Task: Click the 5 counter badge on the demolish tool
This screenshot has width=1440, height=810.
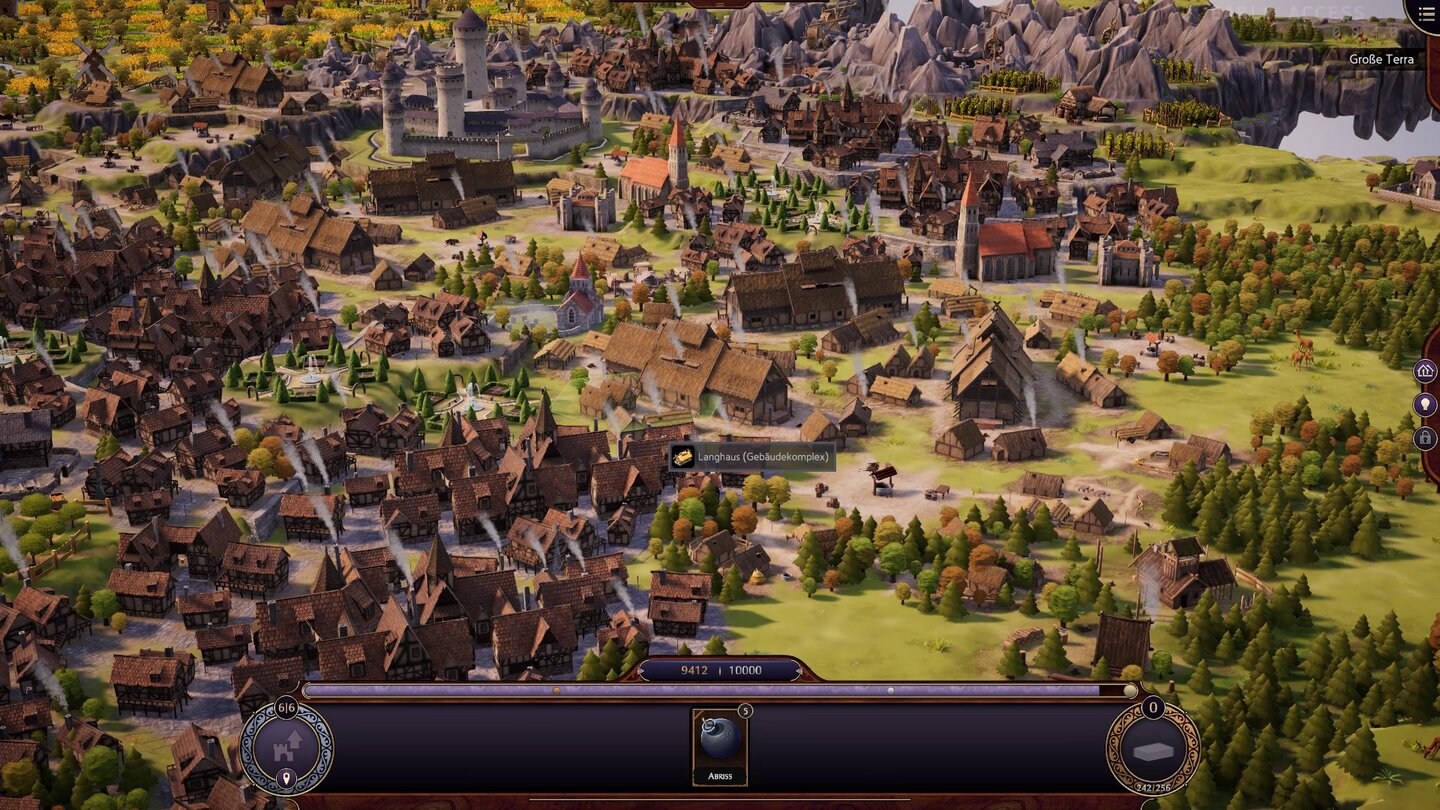Action: coord(746,710)
